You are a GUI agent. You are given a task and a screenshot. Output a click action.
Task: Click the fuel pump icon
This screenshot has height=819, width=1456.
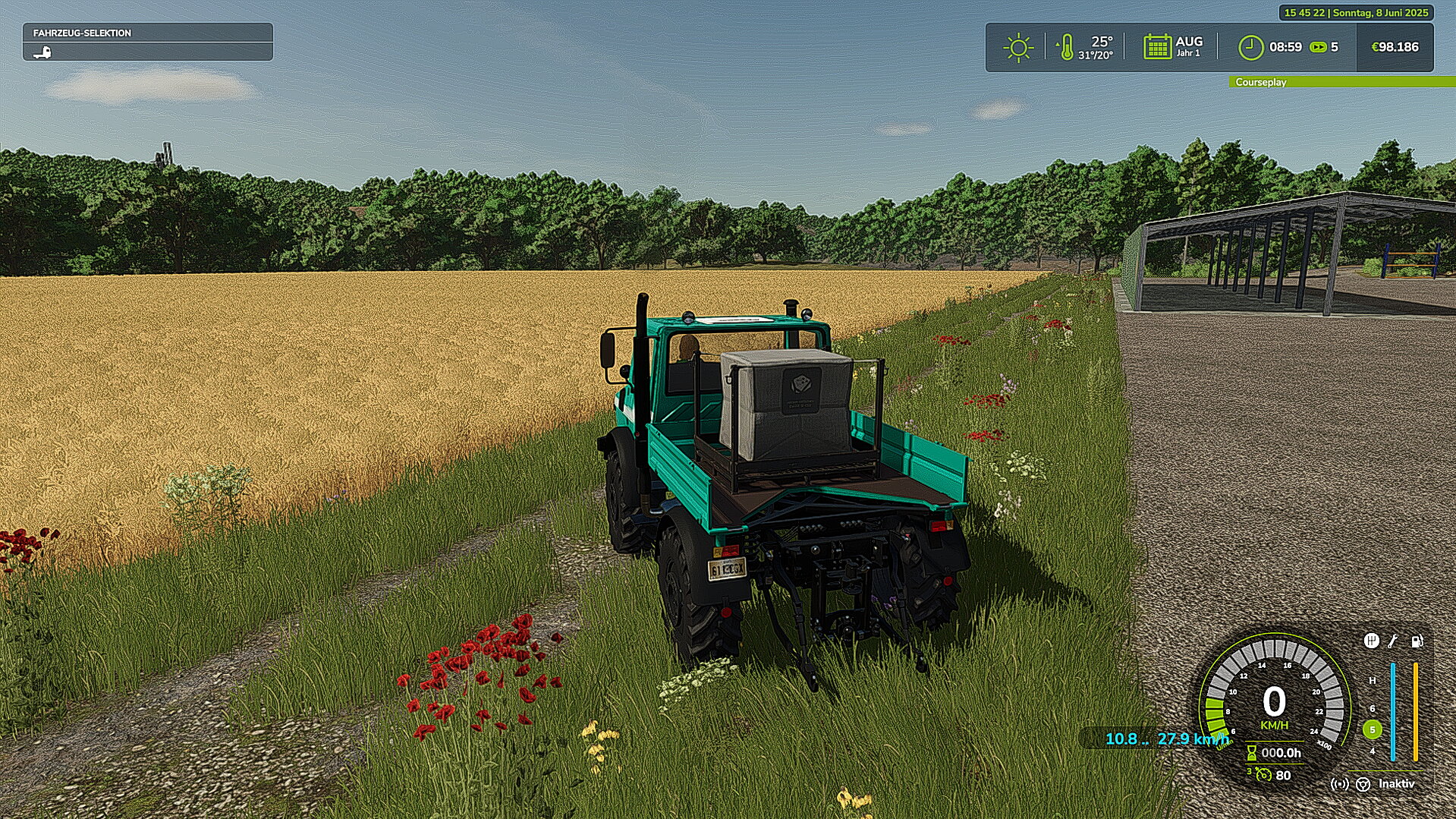1417,641
